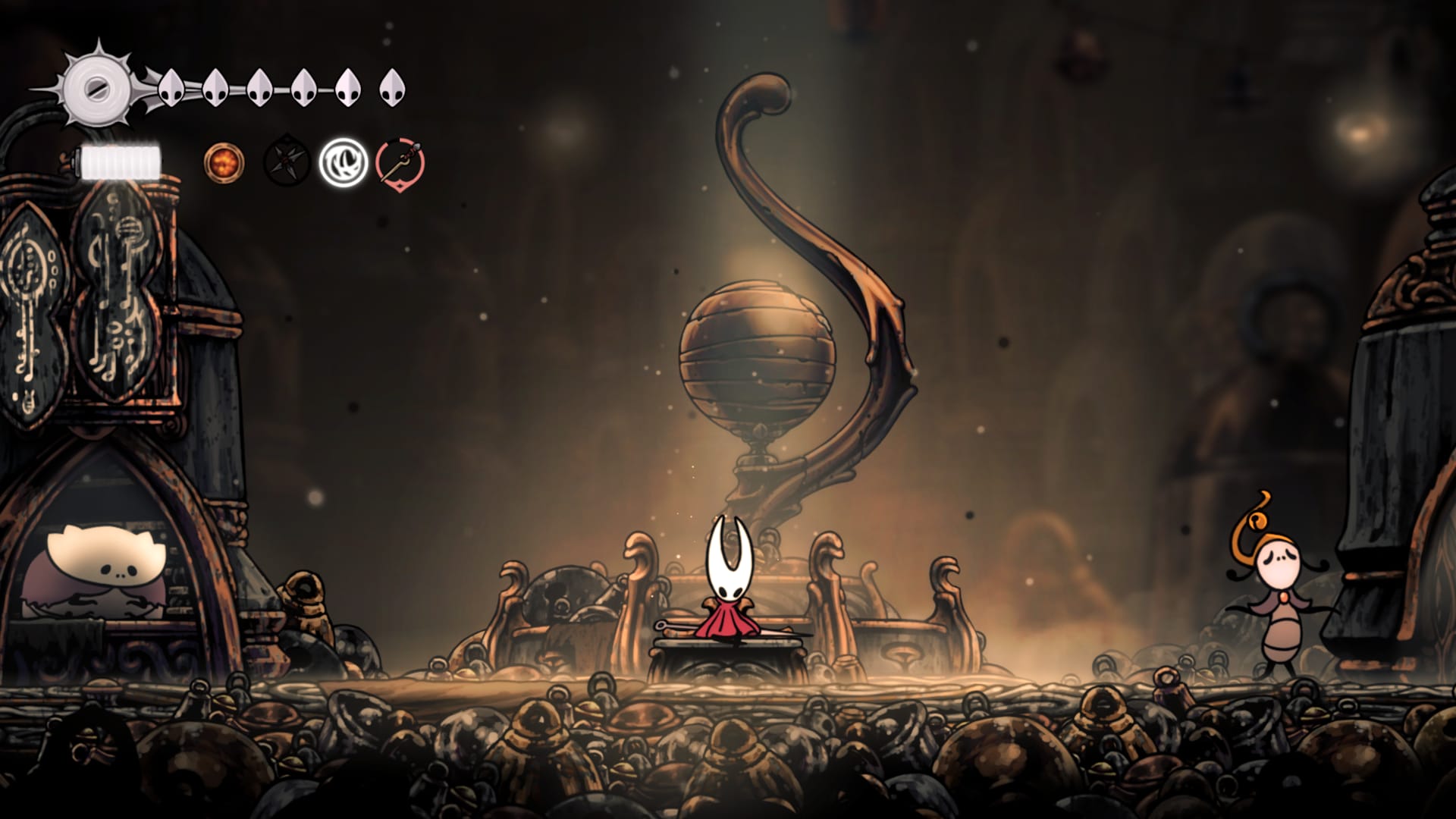This screenshot has width=1456, height=819.
Task: Choose the dark four-pointed shuriken tool icon
Action: coord(286,163)
